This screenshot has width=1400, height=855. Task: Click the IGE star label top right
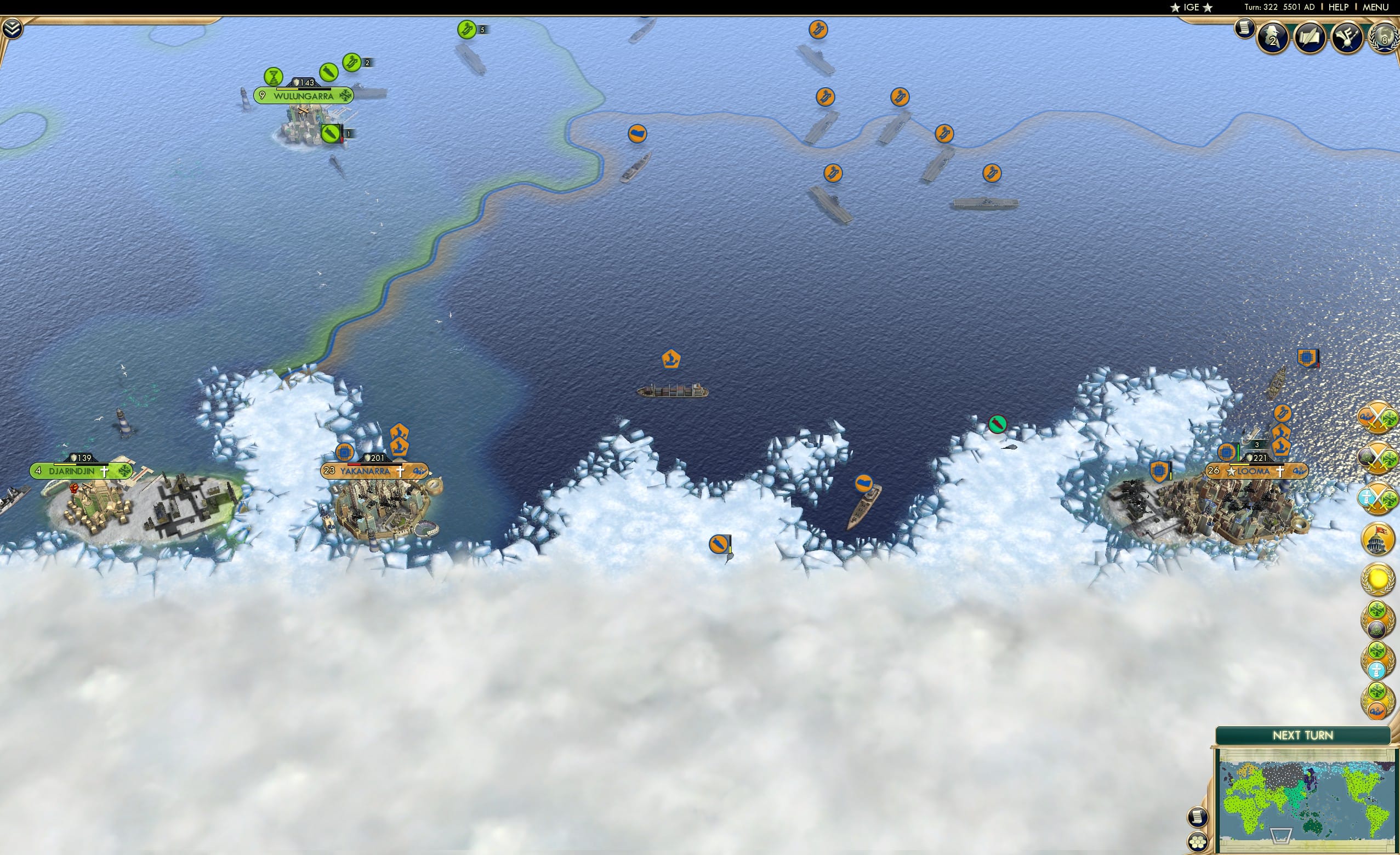1192,7
